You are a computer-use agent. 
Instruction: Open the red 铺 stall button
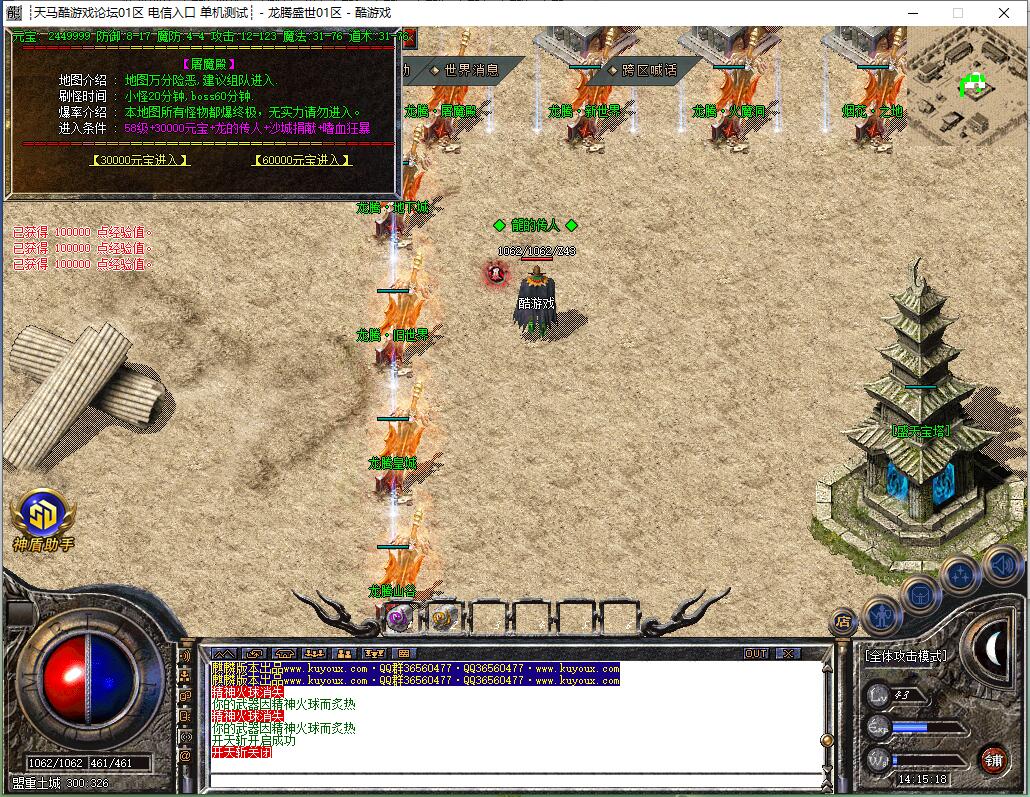tap(993, 759)
